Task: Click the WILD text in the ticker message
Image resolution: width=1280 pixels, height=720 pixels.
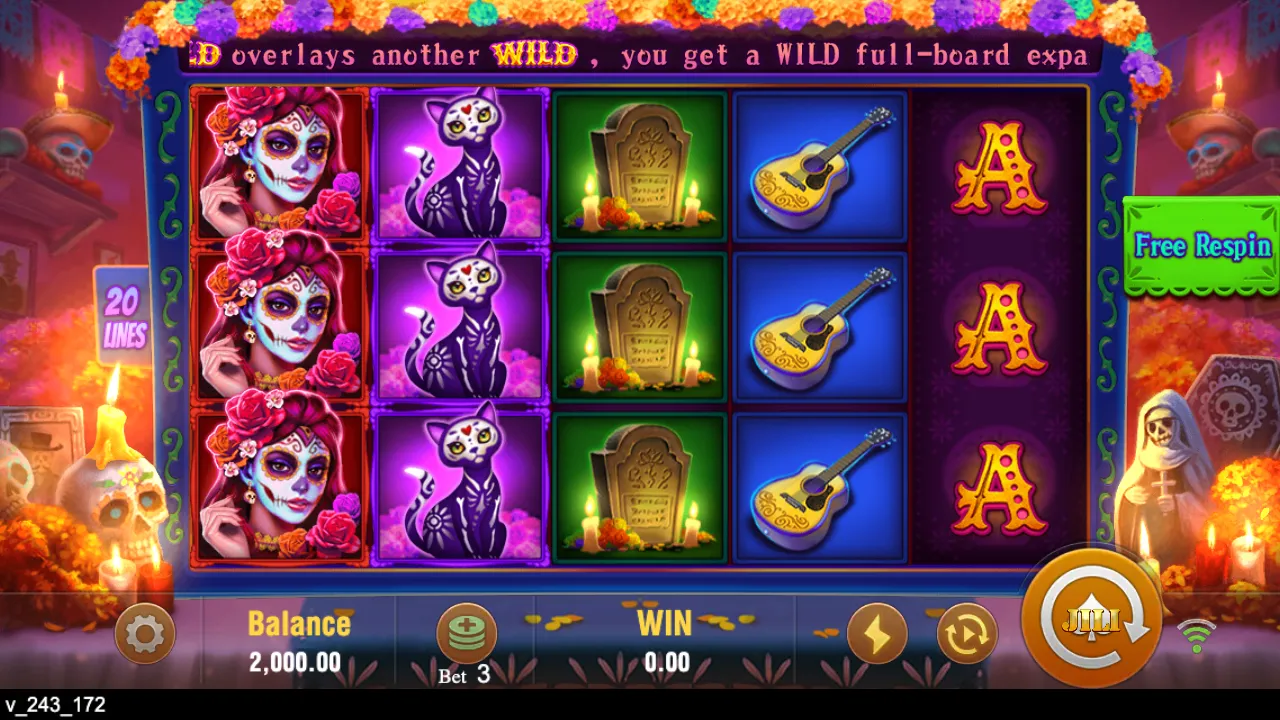Action: pos(534,55)
